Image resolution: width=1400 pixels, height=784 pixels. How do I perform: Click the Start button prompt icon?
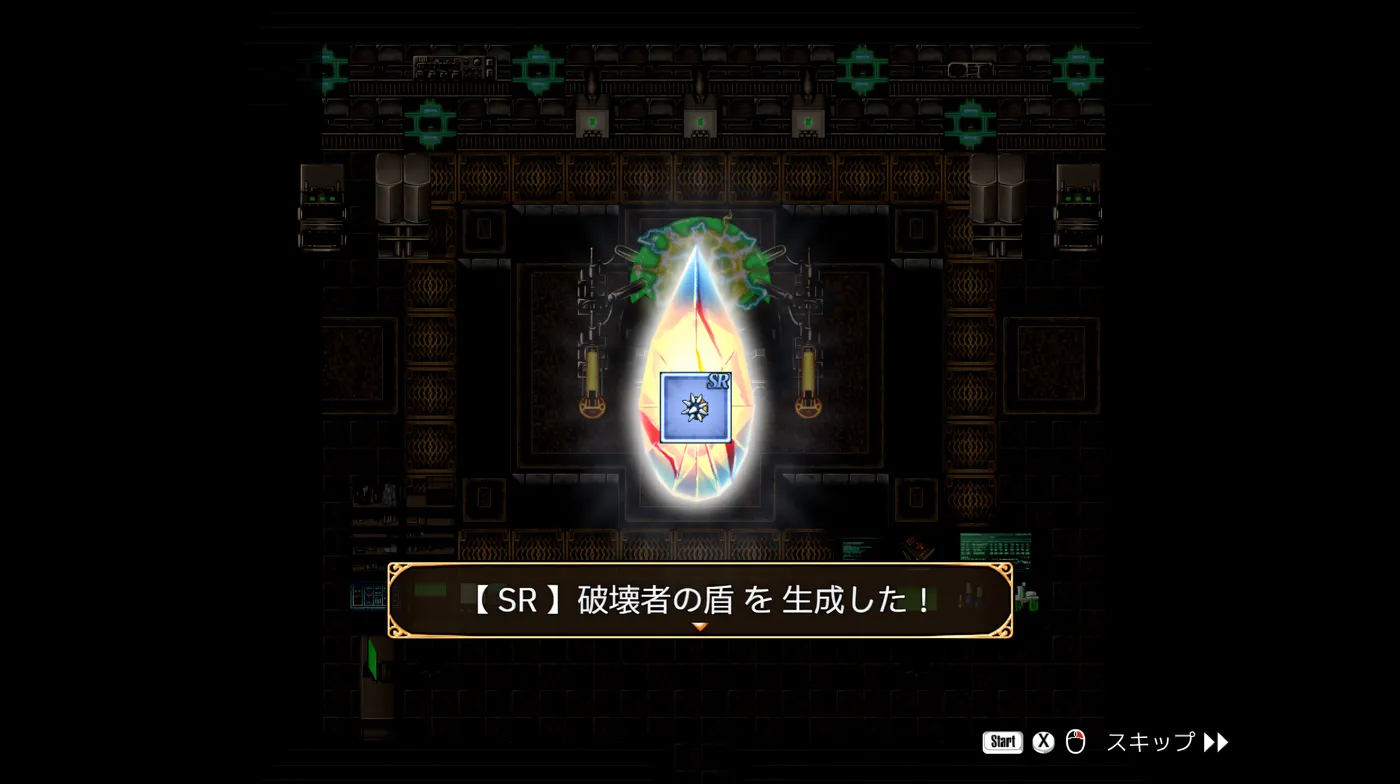(1002, 742)
